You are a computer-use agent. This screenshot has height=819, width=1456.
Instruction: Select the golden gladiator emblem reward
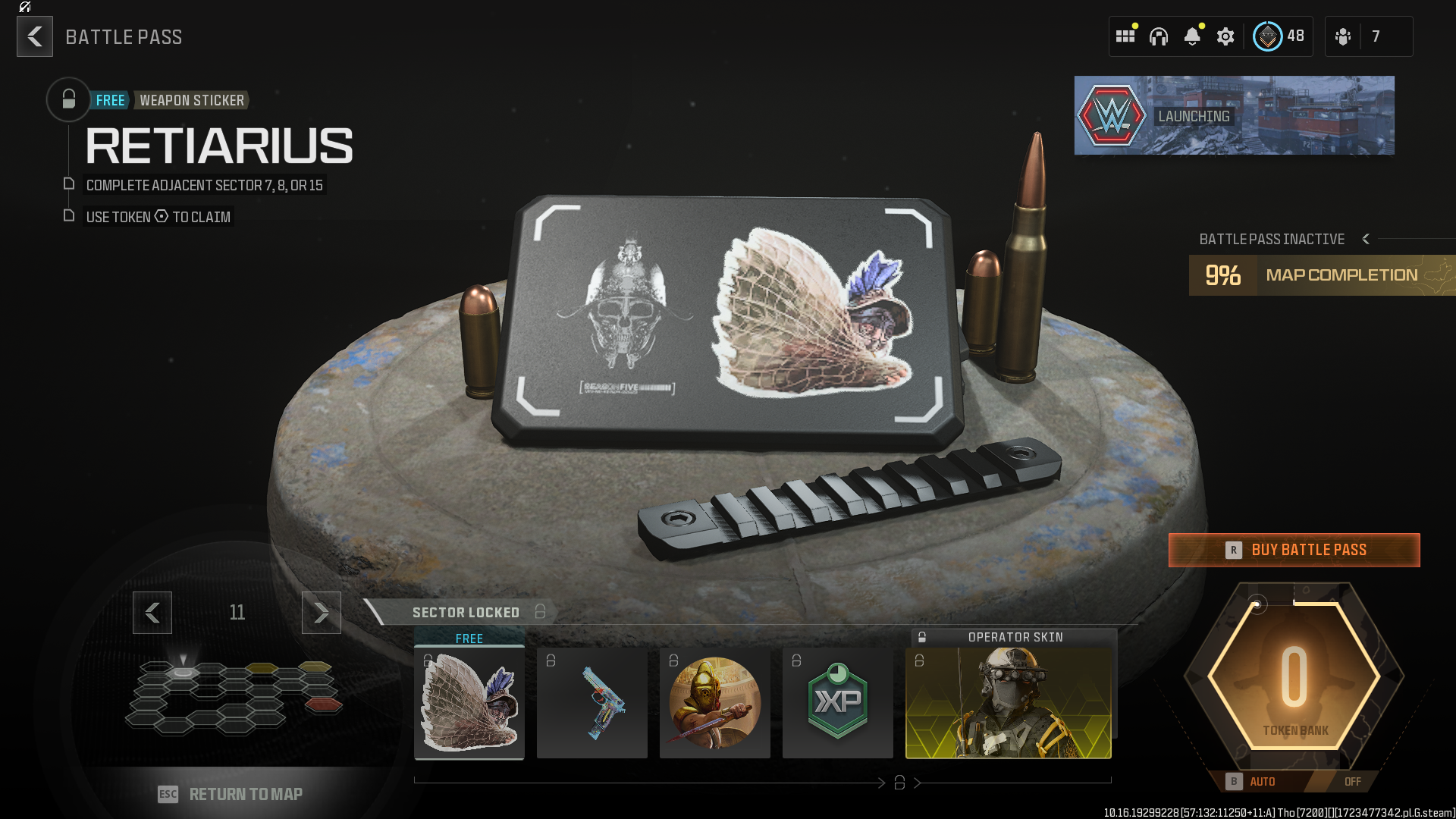click(x=715, y=702)
